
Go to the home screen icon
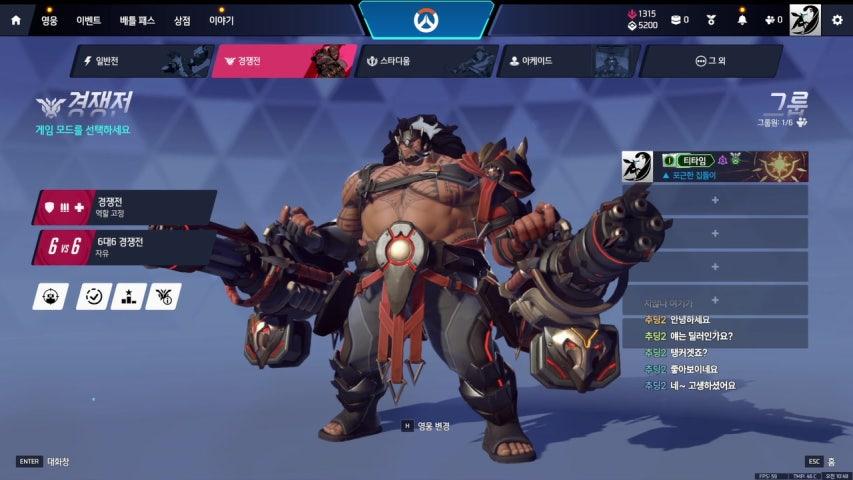pos(15,20)
